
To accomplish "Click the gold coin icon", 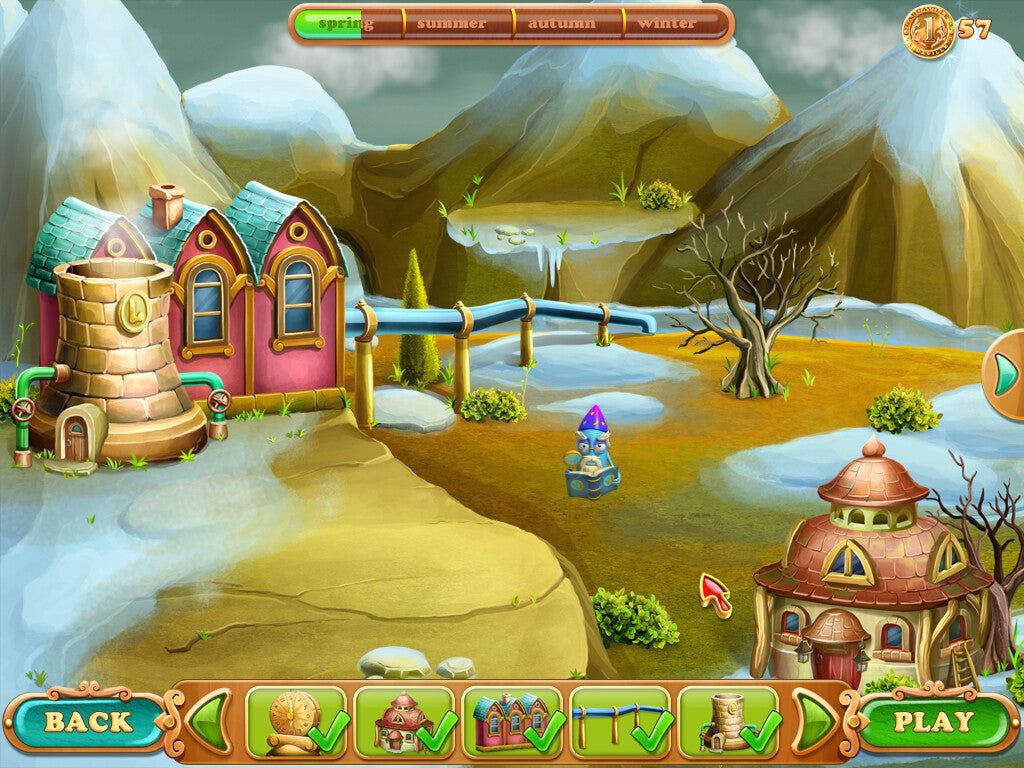I will coord(928,31).
